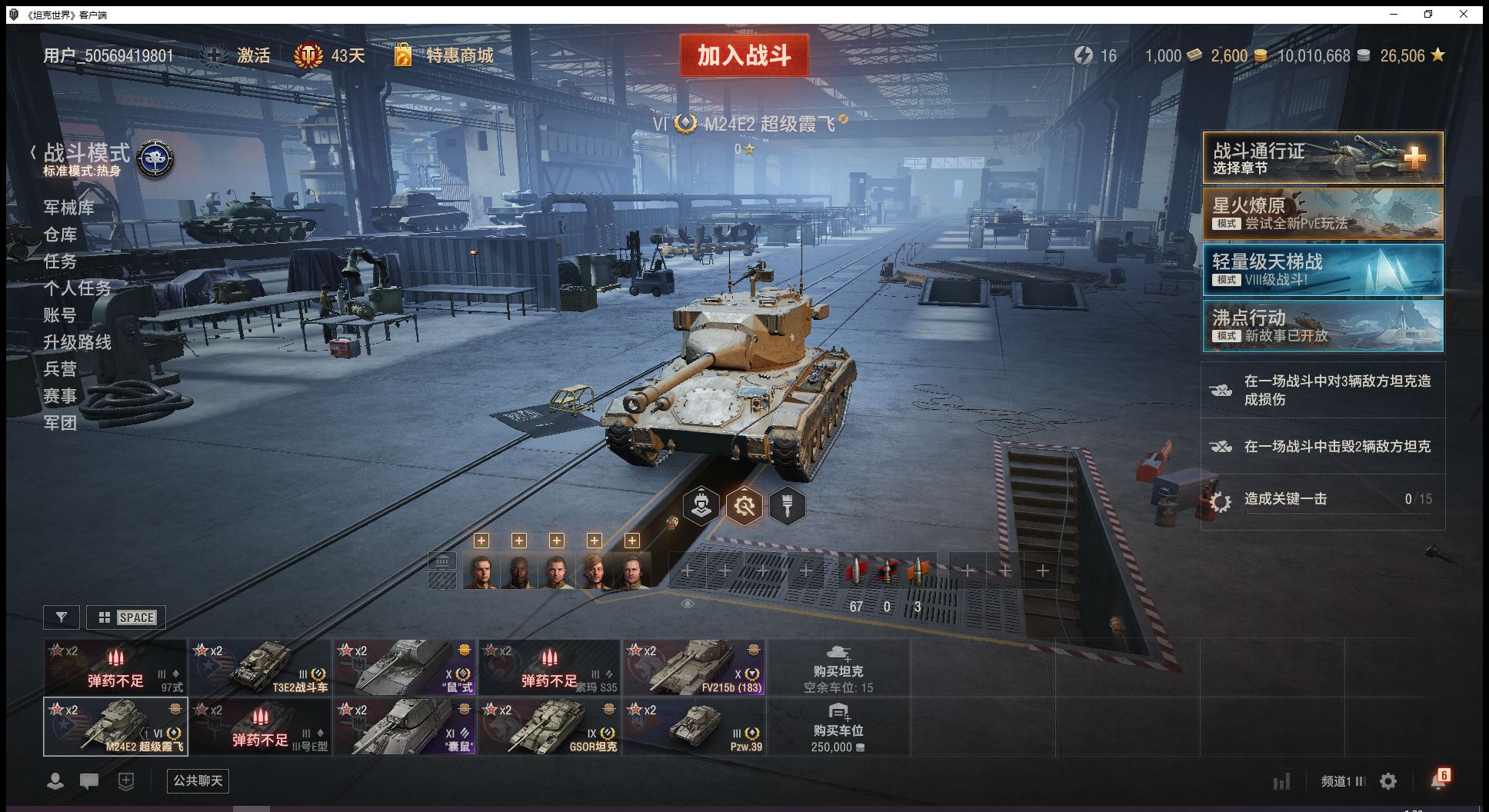Select the FV215b (183) tank in carousel
The image size is (1489, 812).
[x=694, y=667]
